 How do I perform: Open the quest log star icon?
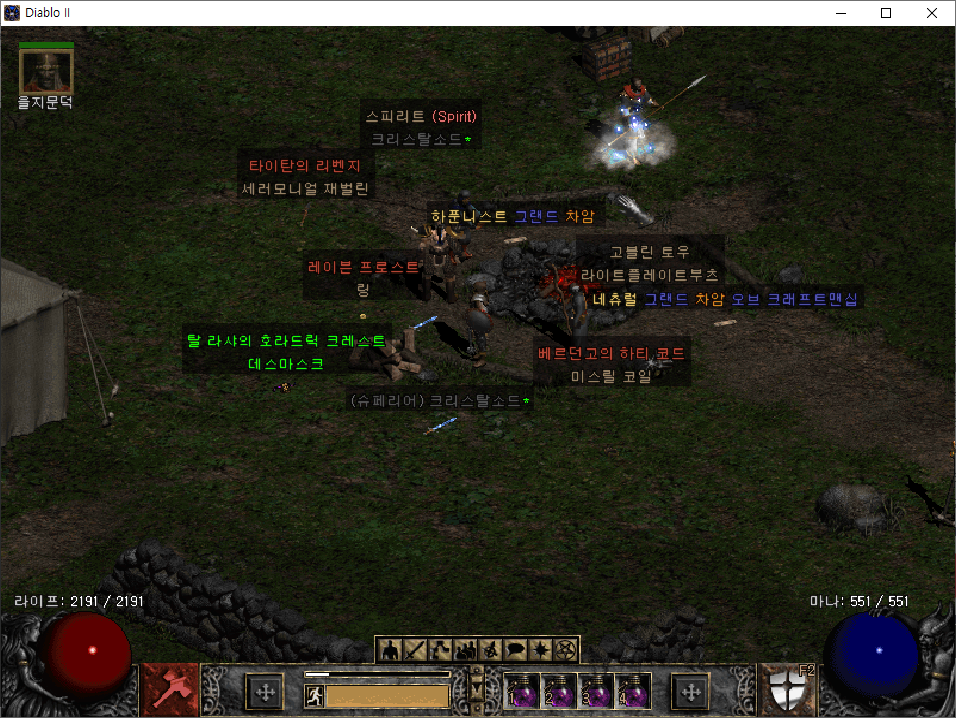542,650
